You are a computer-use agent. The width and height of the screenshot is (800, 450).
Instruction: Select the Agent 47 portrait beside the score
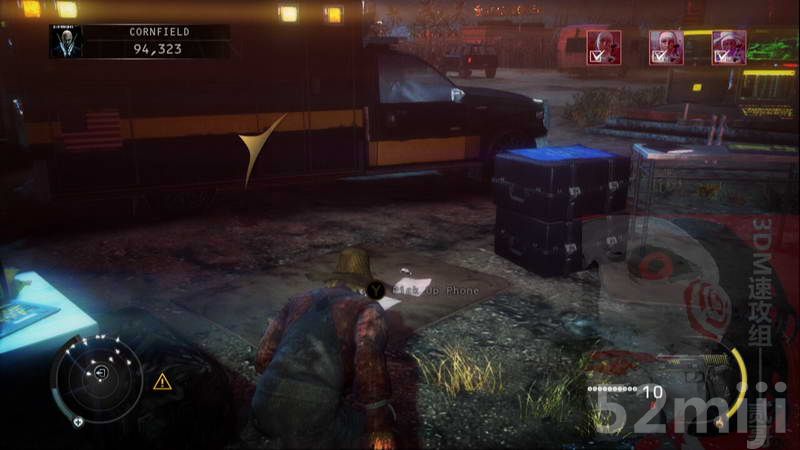[64, 41]
